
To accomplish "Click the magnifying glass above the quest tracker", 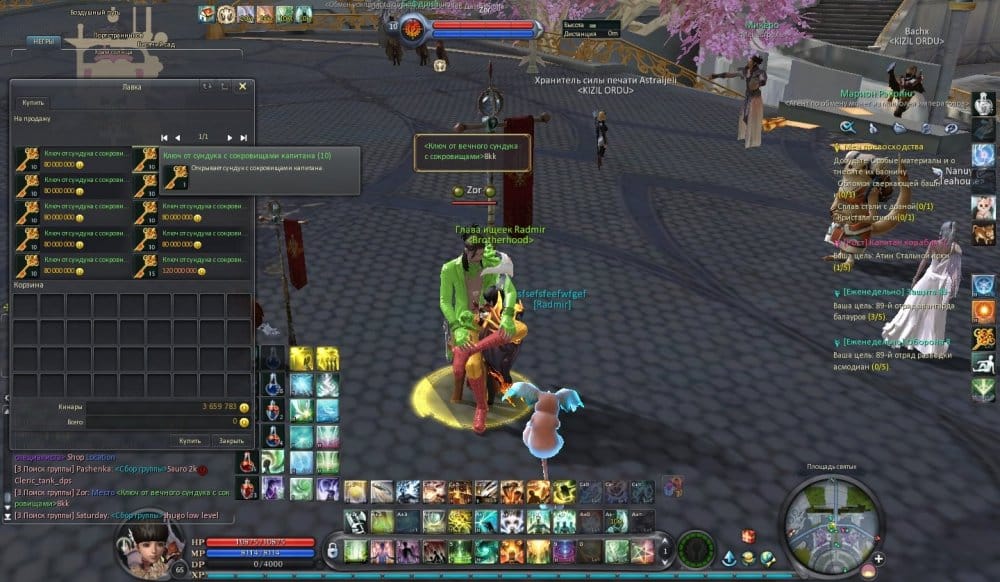I will (847, 127).
